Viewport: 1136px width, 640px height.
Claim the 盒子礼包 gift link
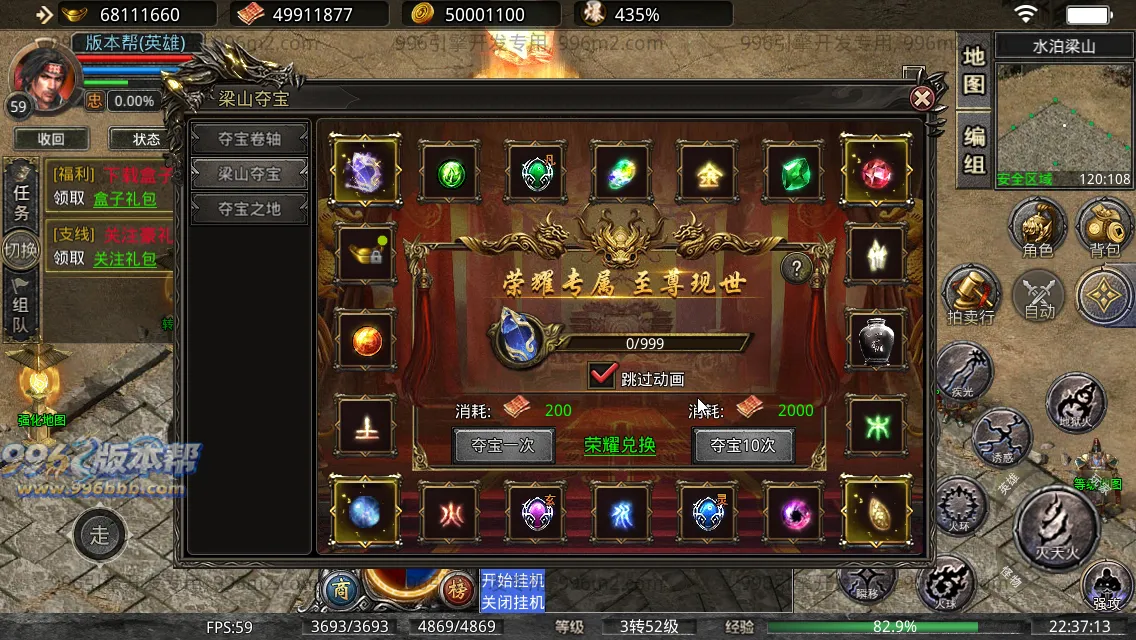click(125, 199)
